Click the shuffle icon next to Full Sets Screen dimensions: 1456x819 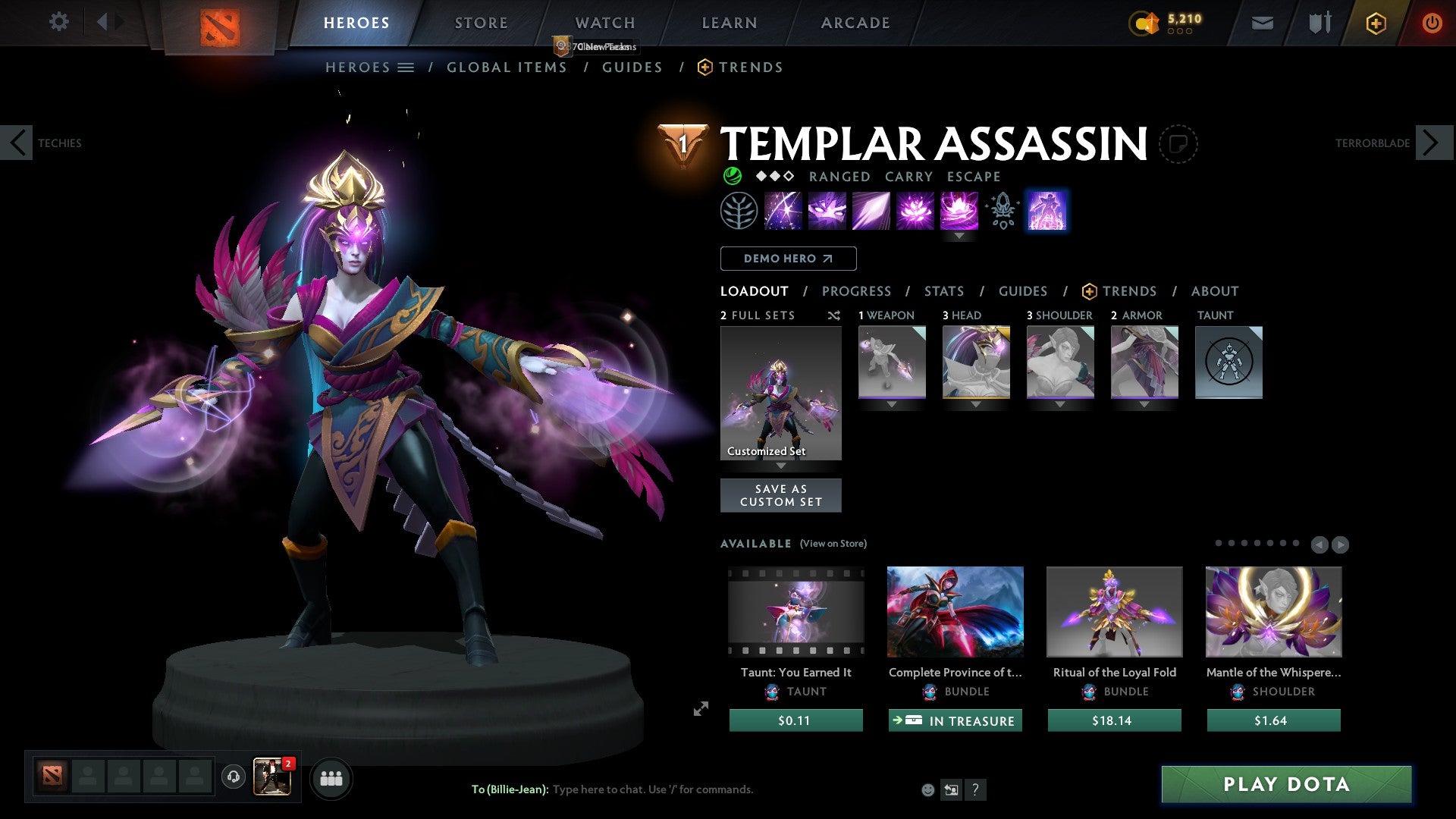(x=833, y=315)
